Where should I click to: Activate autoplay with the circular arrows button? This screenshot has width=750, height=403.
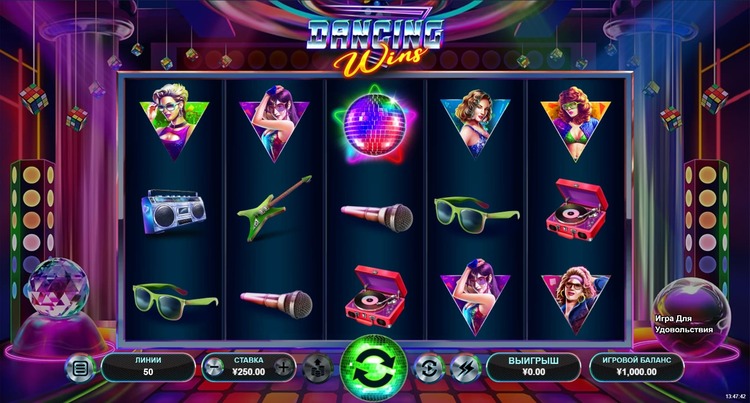coord(428,367)
